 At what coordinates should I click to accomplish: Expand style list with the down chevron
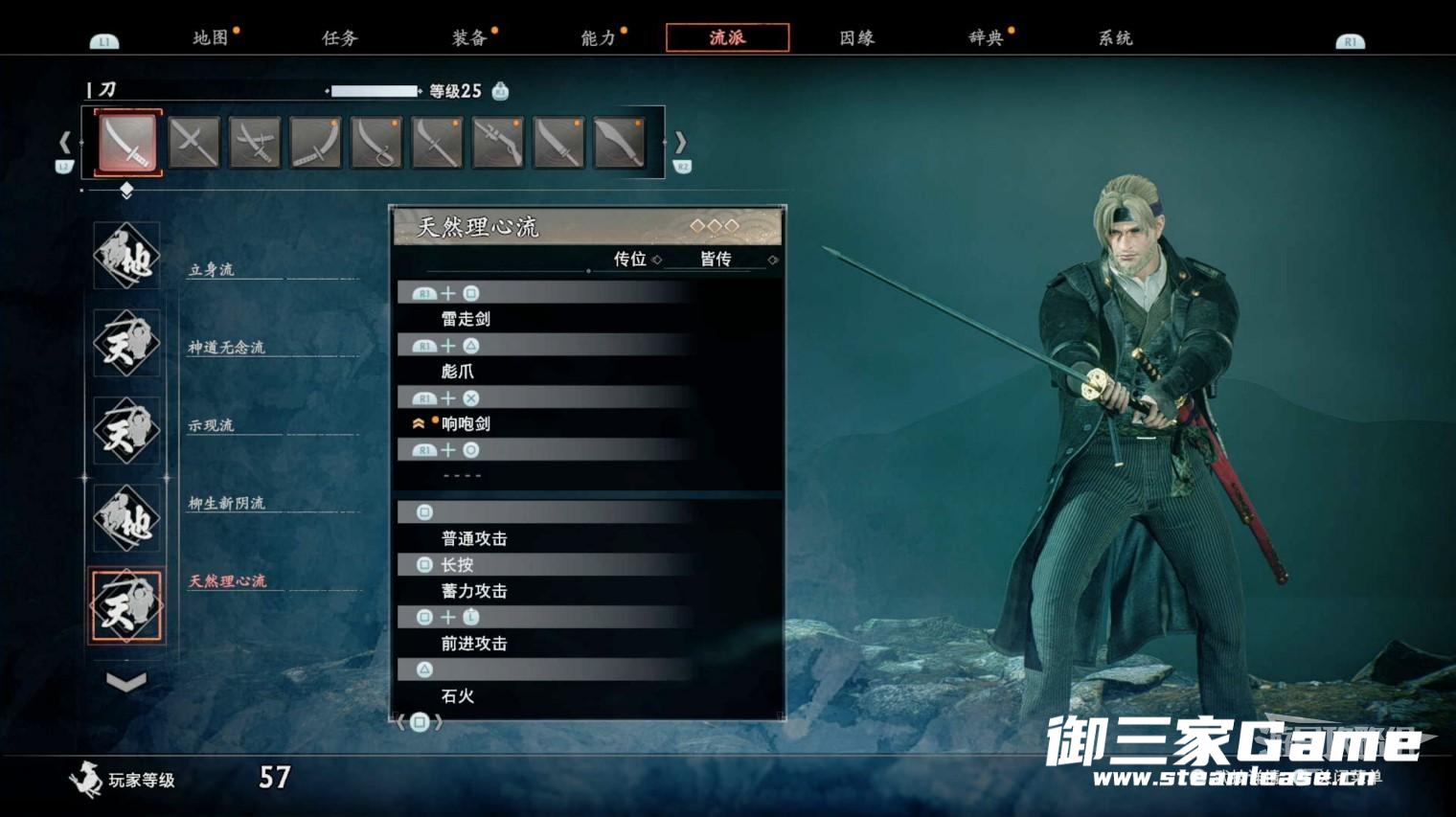pos(126,682)
